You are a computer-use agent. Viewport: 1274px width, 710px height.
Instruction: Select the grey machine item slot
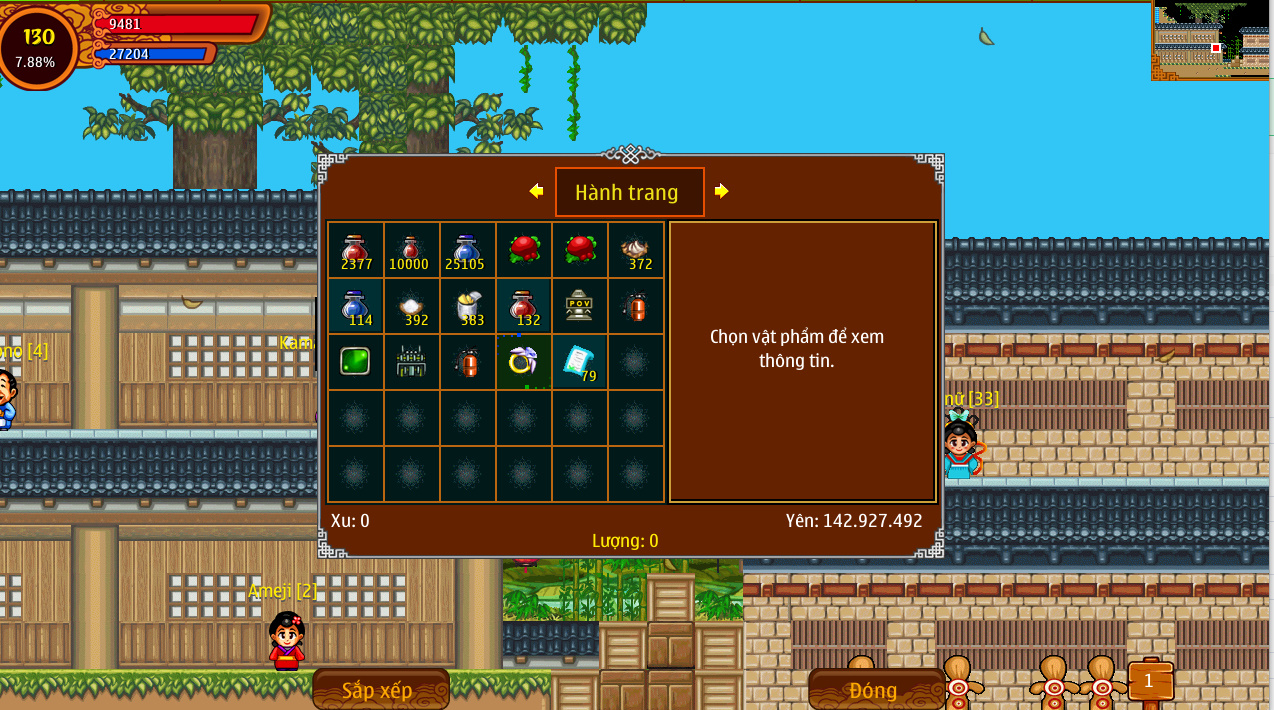412,361
